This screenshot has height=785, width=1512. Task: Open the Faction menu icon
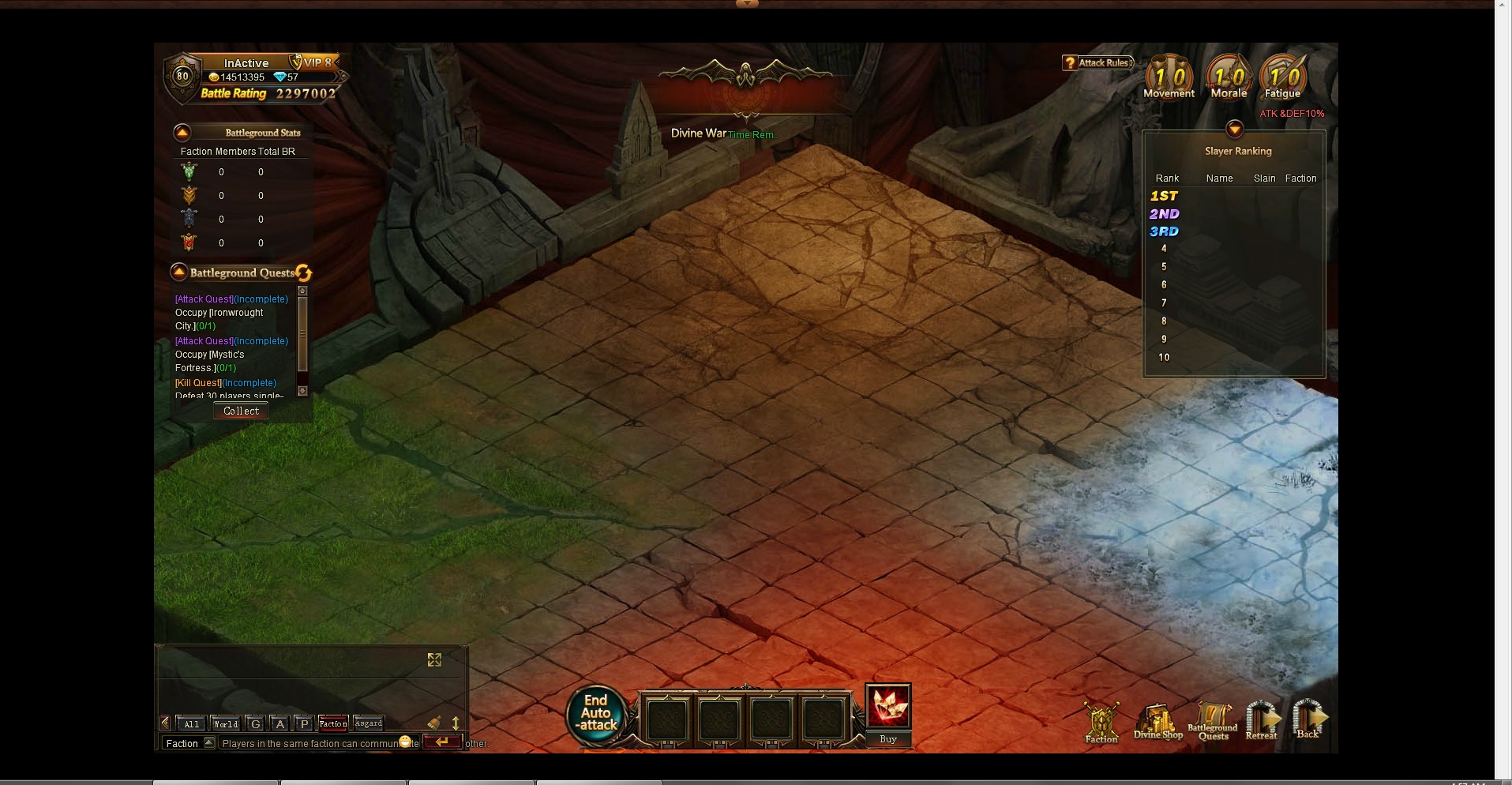(x=1101, y=723)
